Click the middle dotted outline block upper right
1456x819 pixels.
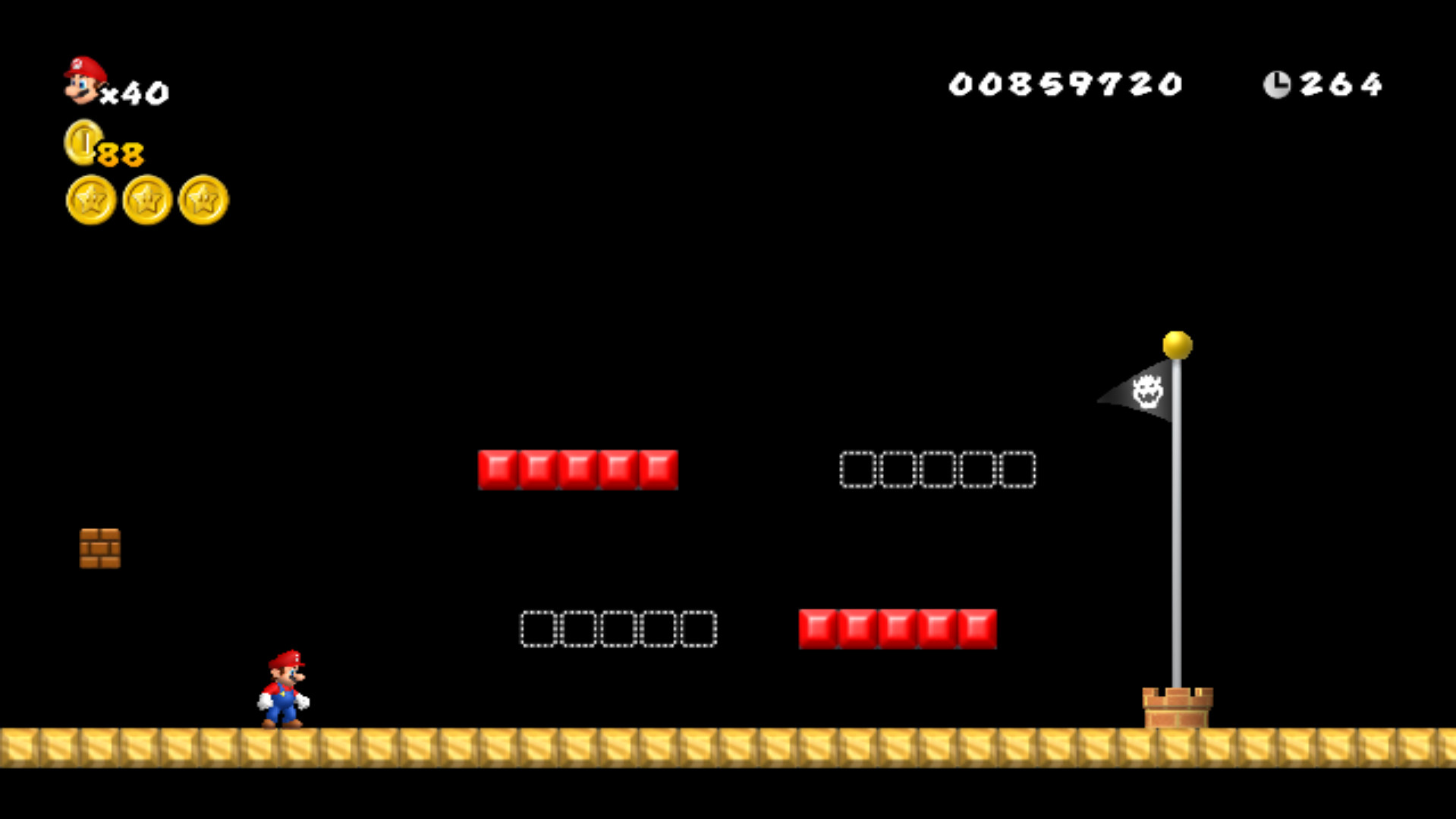[x=939, y=469]
